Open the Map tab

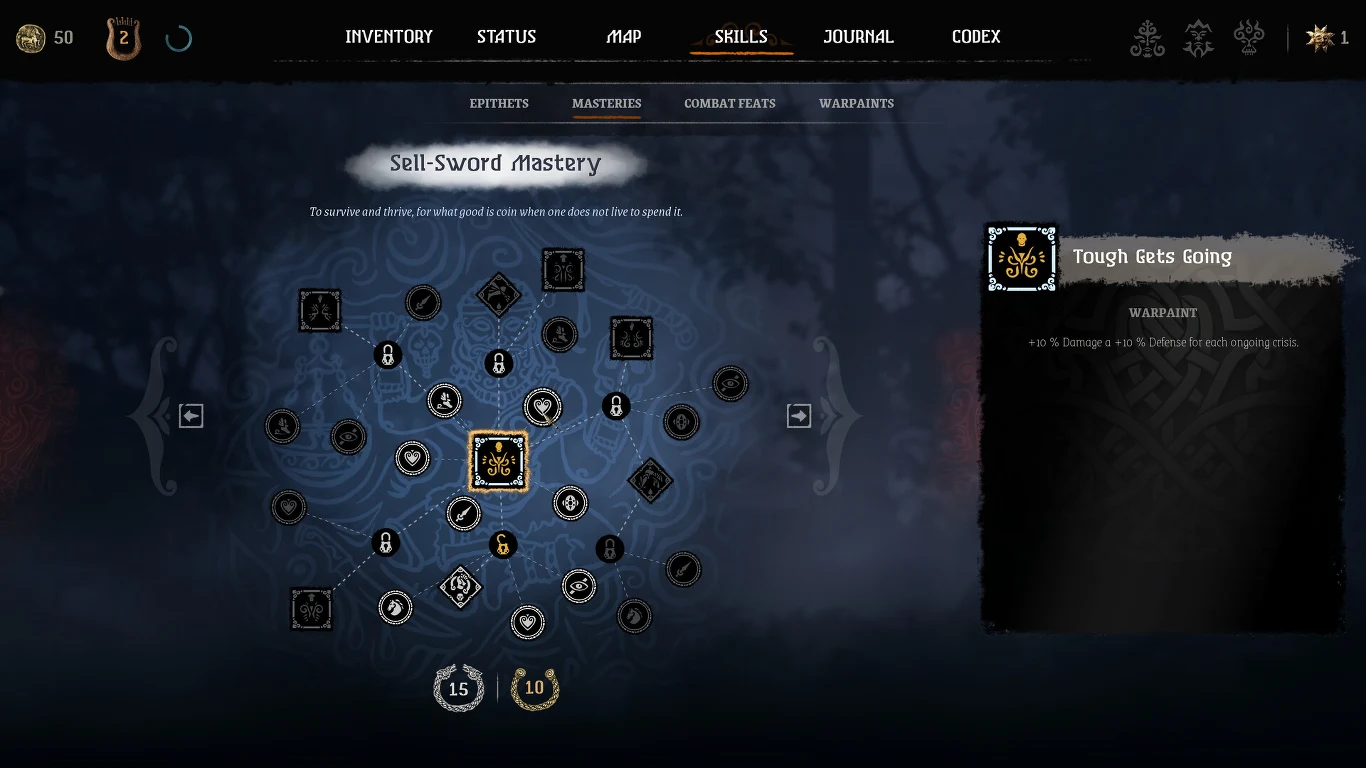tap(624, 37)
